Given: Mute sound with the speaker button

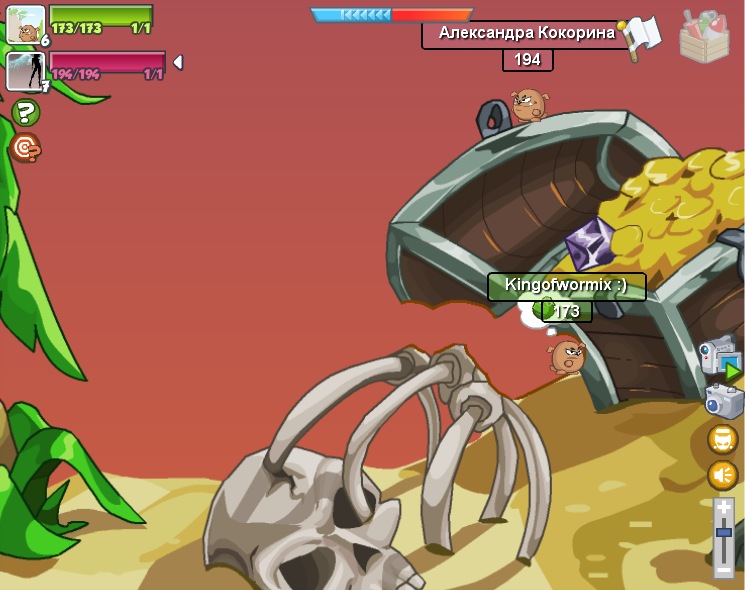Looking at the screenshot, I should [x=723, y=475].
